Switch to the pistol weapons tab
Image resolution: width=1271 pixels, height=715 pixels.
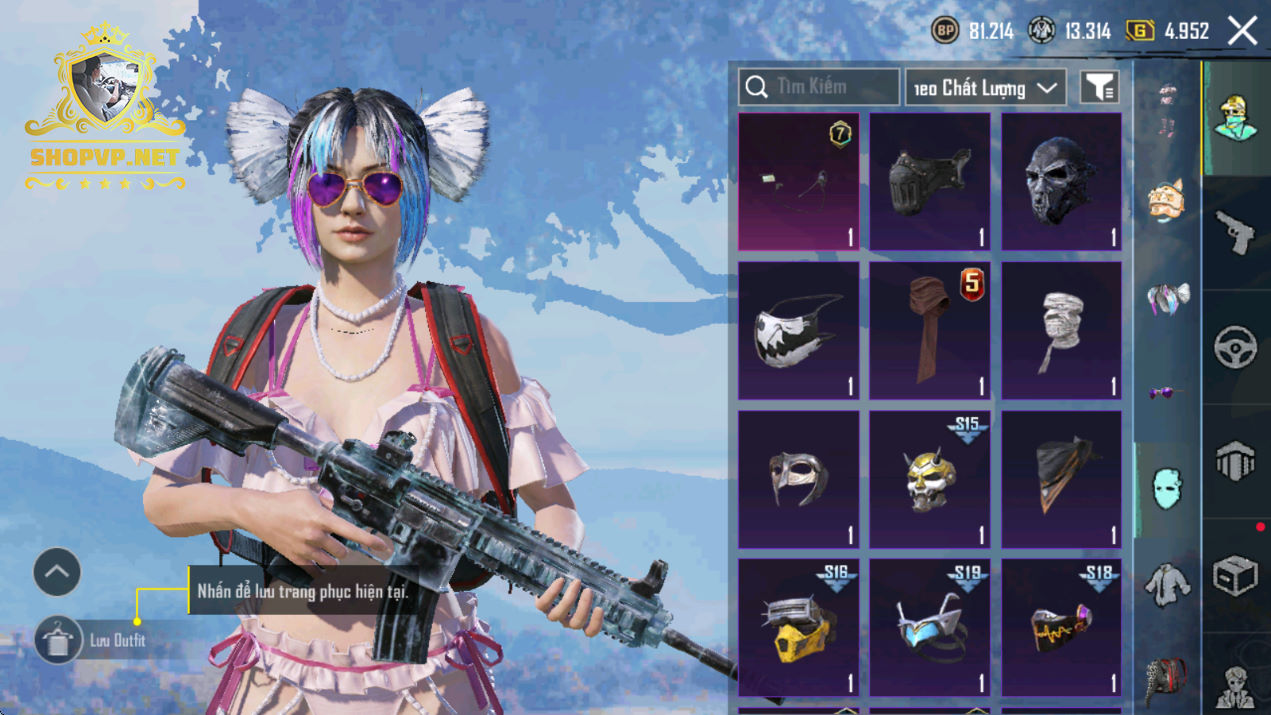coord(1236,232)
